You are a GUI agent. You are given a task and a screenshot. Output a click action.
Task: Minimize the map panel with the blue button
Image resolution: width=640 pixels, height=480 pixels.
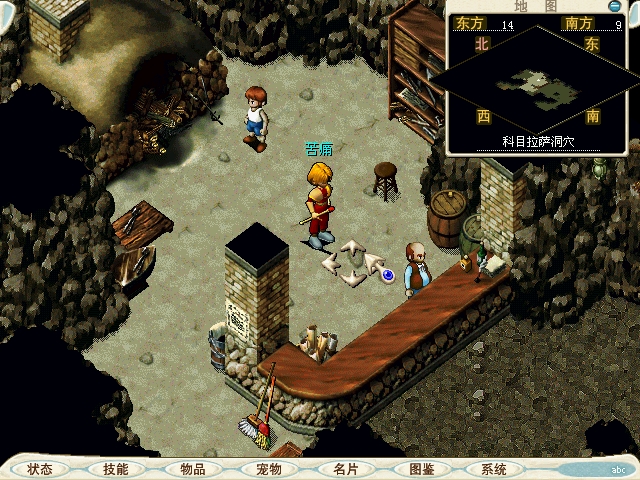(615, 5)
